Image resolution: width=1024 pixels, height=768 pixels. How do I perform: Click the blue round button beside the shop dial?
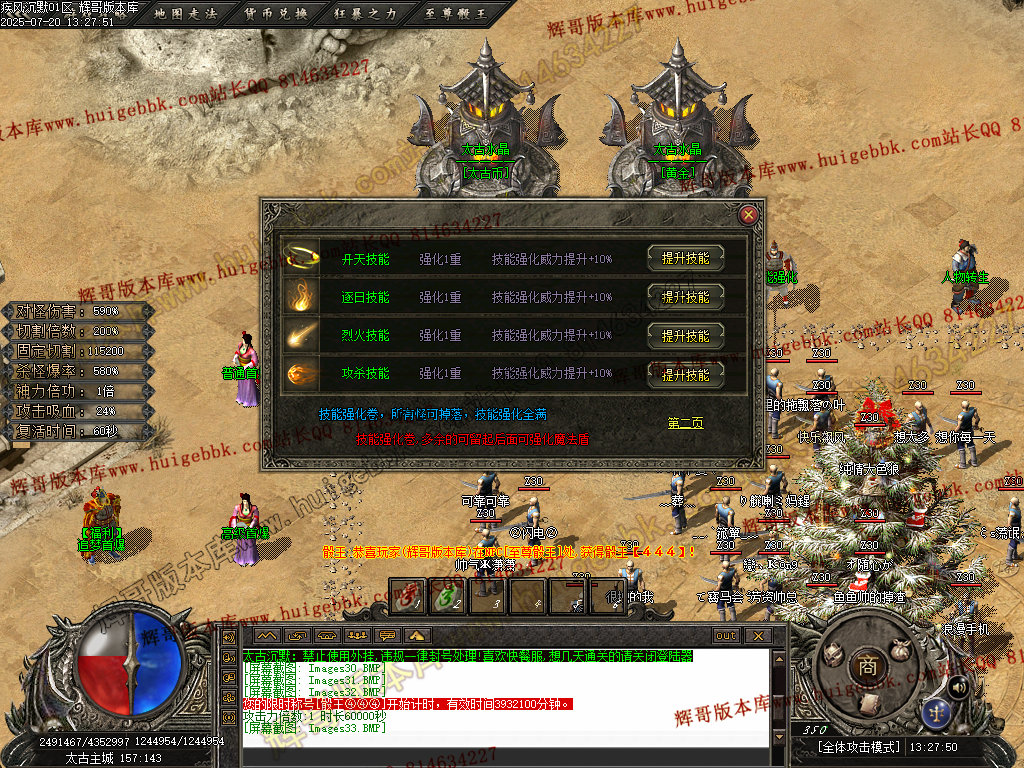pos(938,713)
